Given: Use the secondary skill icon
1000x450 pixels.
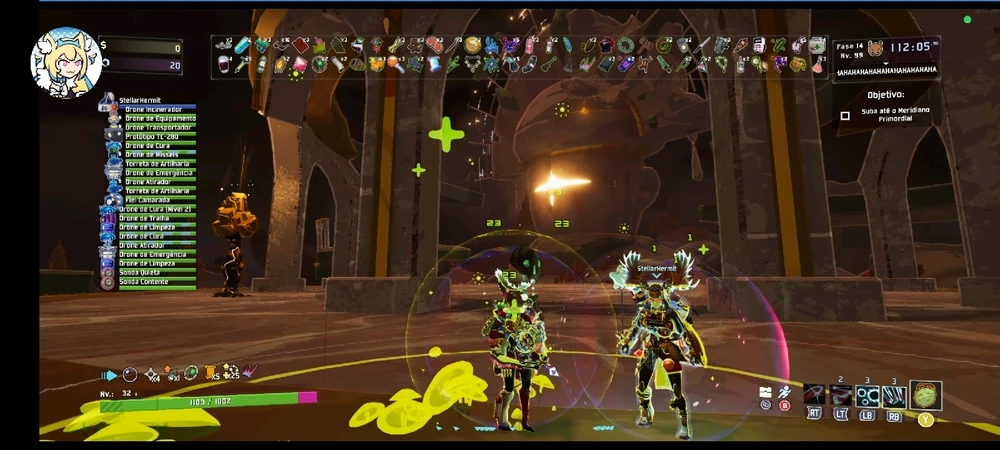Looking at the screenshot, I should [841, 396].
